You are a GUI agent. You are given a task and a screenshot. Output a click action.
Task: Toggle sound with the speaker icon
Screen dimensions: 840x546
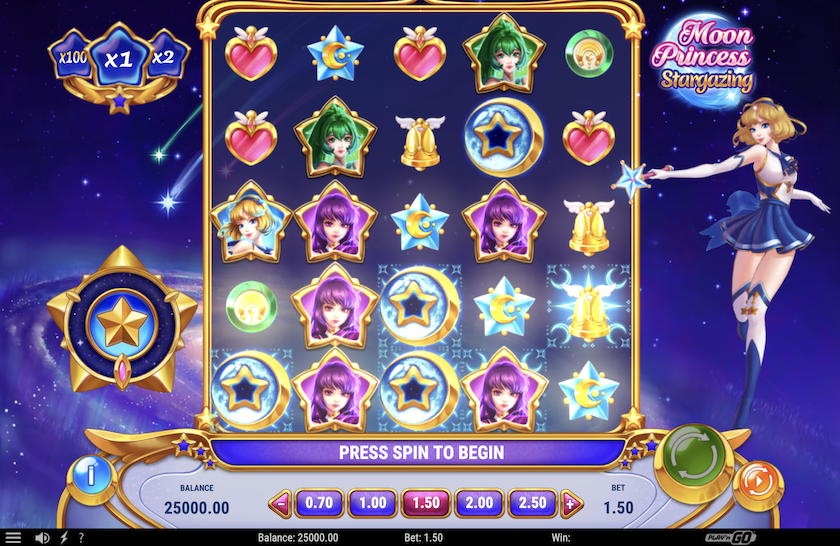(x=42, y=538)
